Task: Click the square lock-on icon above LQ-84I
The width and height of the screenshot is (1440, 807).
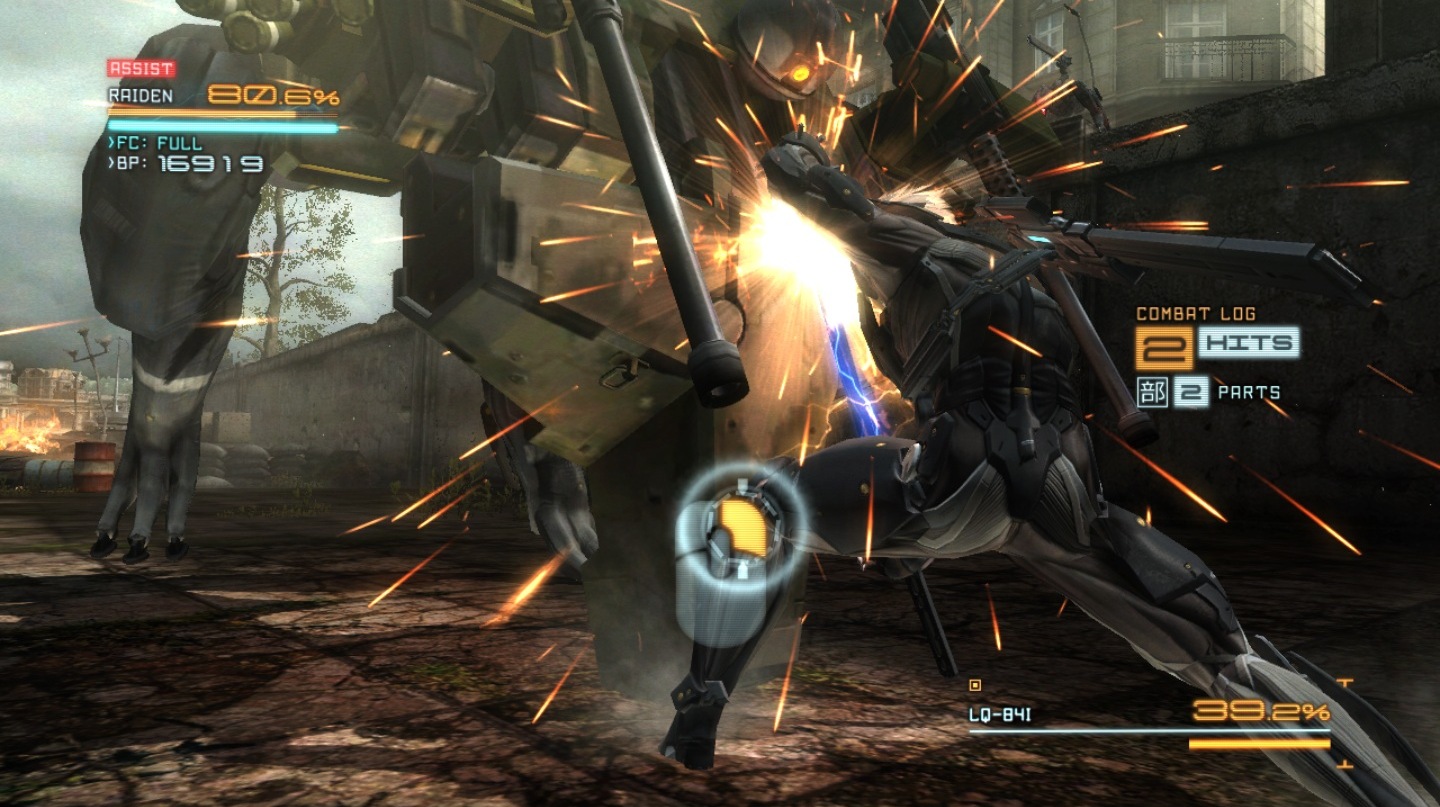Action: [975, 686]
